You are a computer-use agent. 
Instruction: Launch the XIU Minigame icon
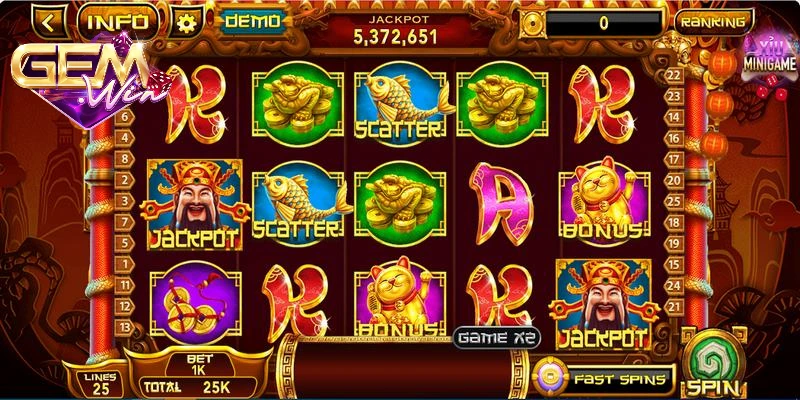tap(771, 52)
